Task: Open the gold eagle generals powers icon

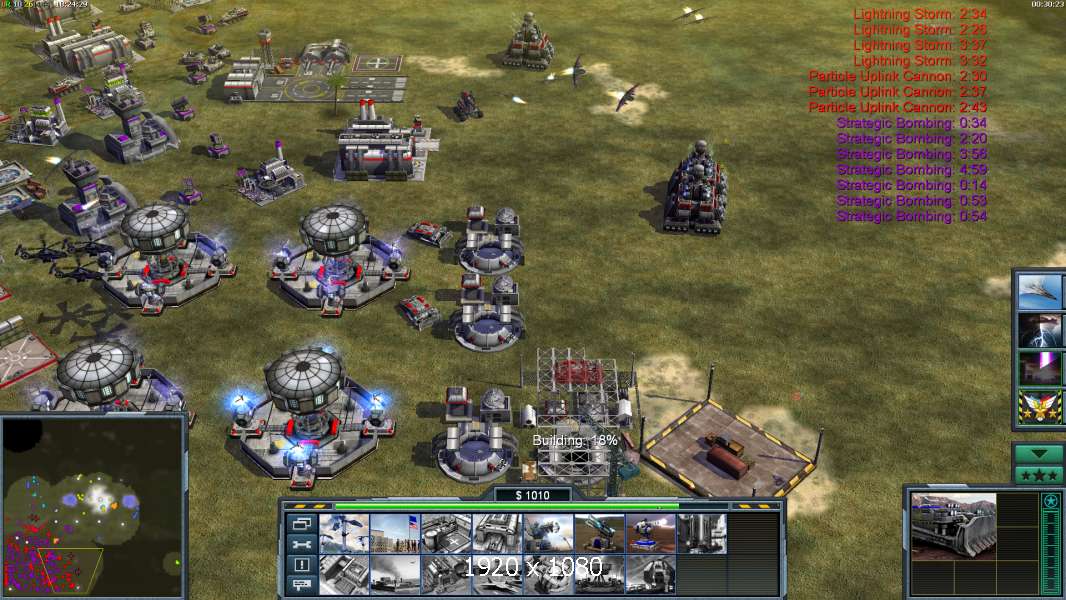Action: (1040, 407)
